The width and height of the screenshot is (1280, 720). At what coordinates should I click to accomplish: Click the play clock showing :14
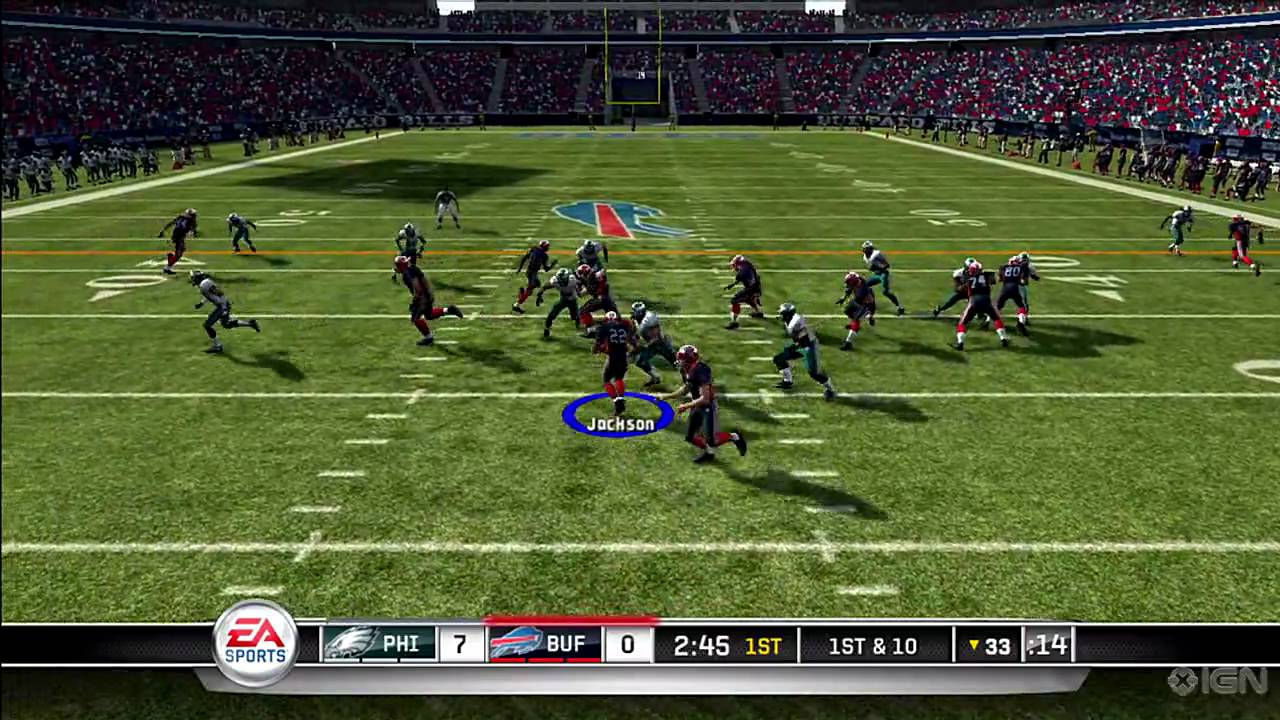click(x=1047, y=646)
